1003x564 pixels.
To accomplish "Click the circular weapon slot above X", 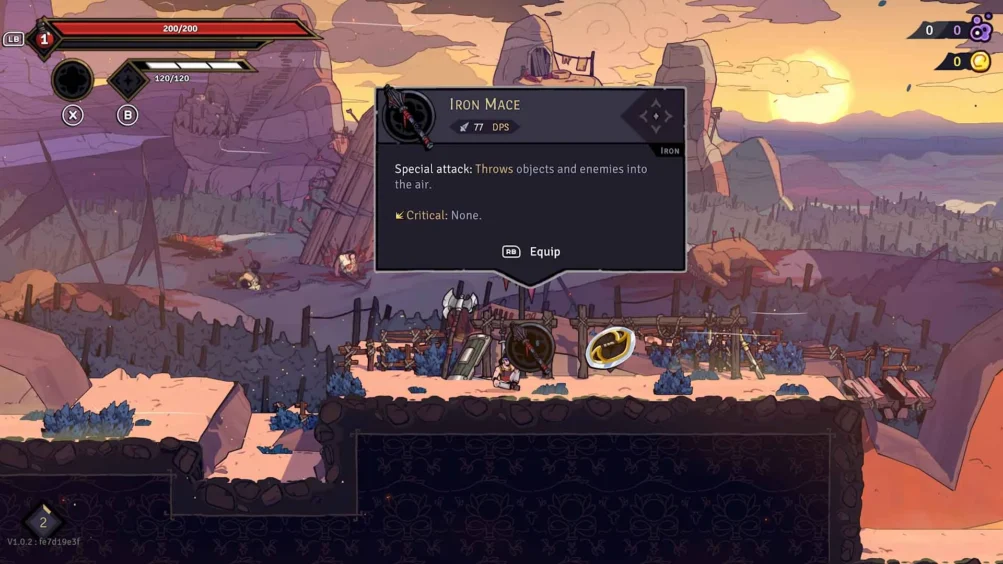I will [72, 80].
